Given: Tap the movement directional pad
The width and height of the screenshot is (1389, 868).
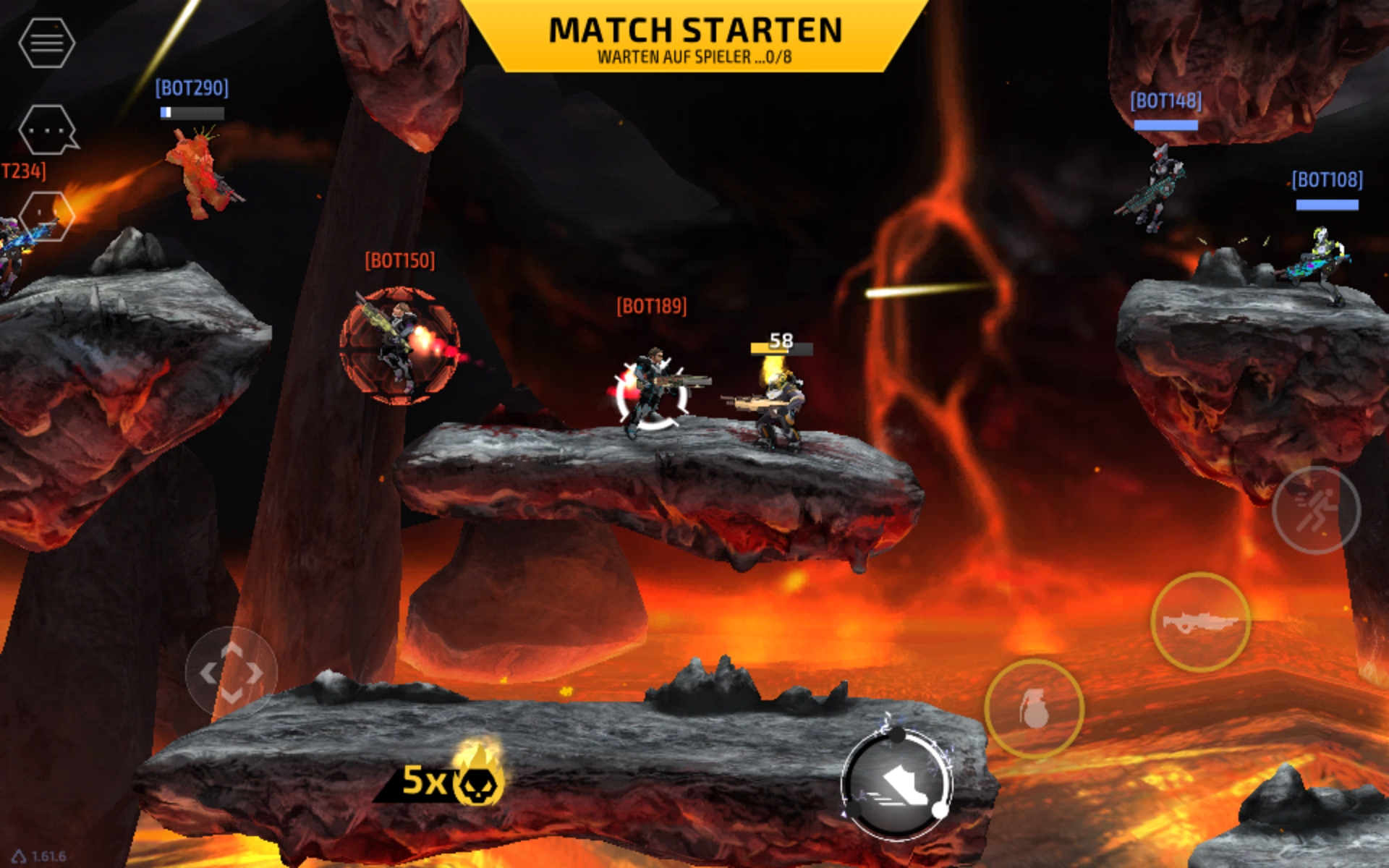Looking at the screenshot, I should pyautogui.click(x=231, y=673).
